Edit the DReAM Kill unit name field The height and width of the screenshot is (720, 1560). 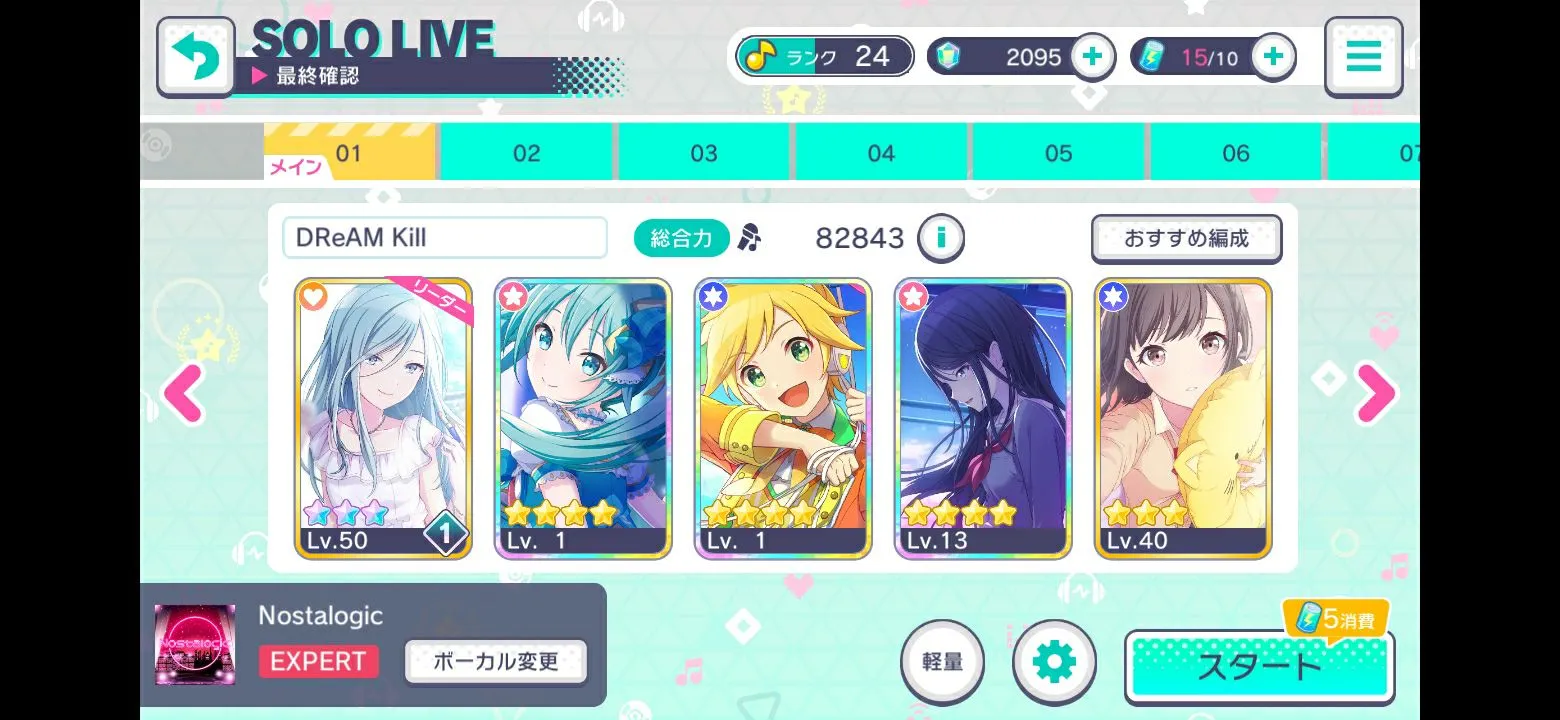tap(445, 238)
